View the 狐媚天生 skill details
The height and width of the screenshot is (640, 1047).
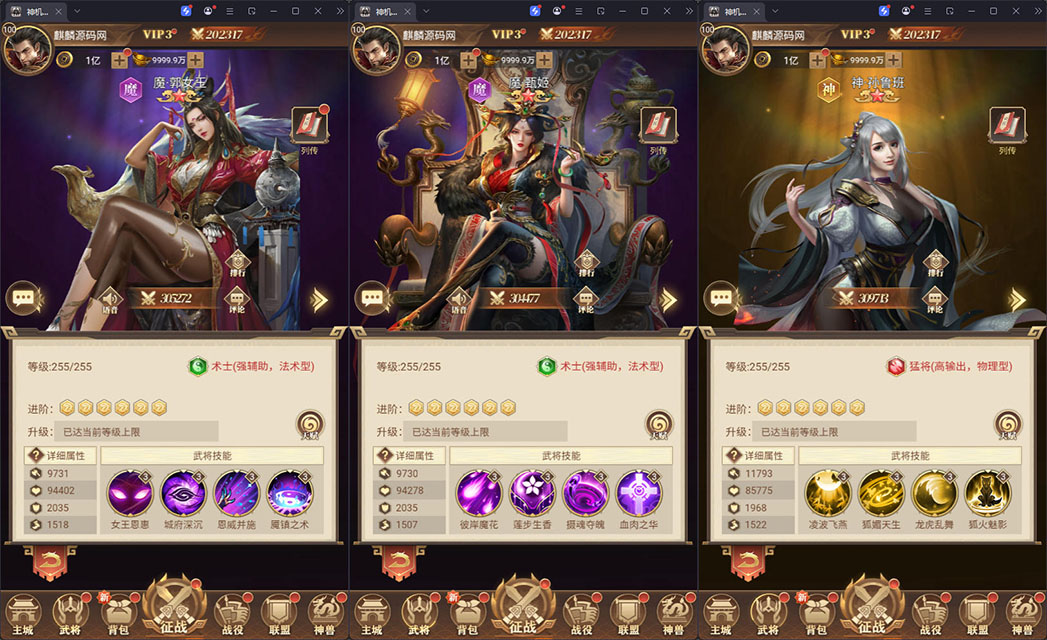(x=881, y=492)
